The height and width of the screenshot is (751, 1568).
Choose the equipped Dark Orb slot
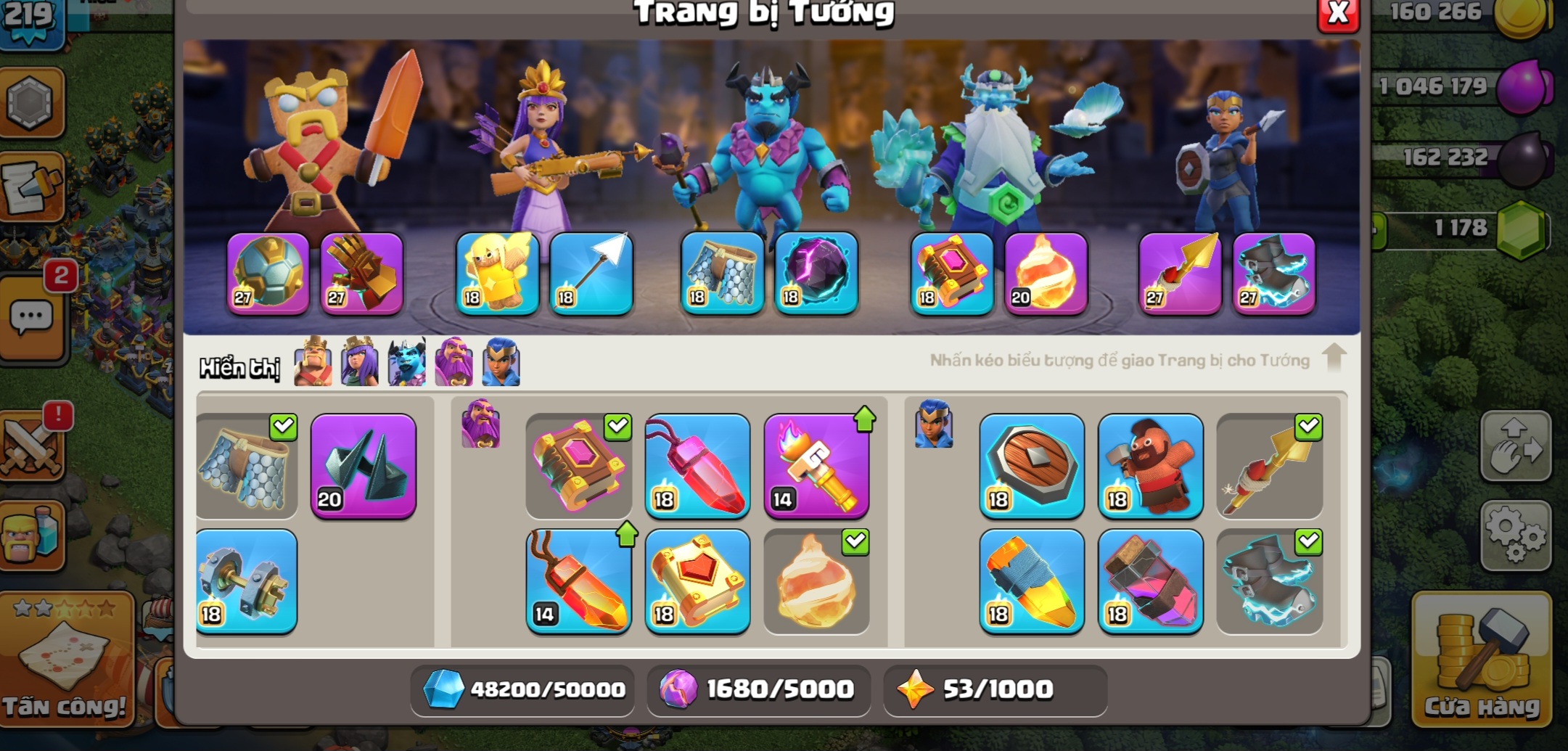pos(816,274)
